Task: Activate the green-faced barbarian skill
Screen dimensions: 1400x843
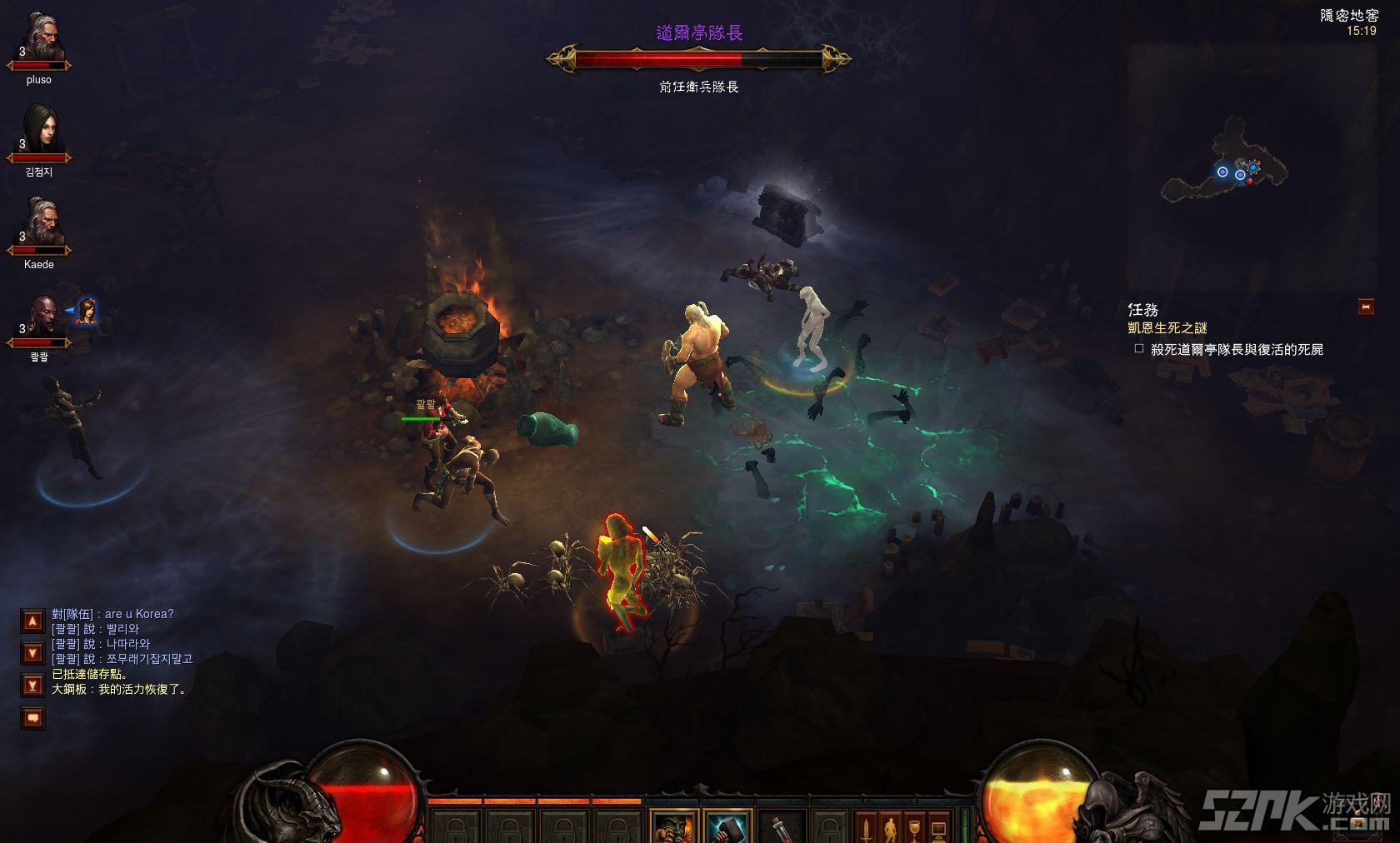Action: 673,828
